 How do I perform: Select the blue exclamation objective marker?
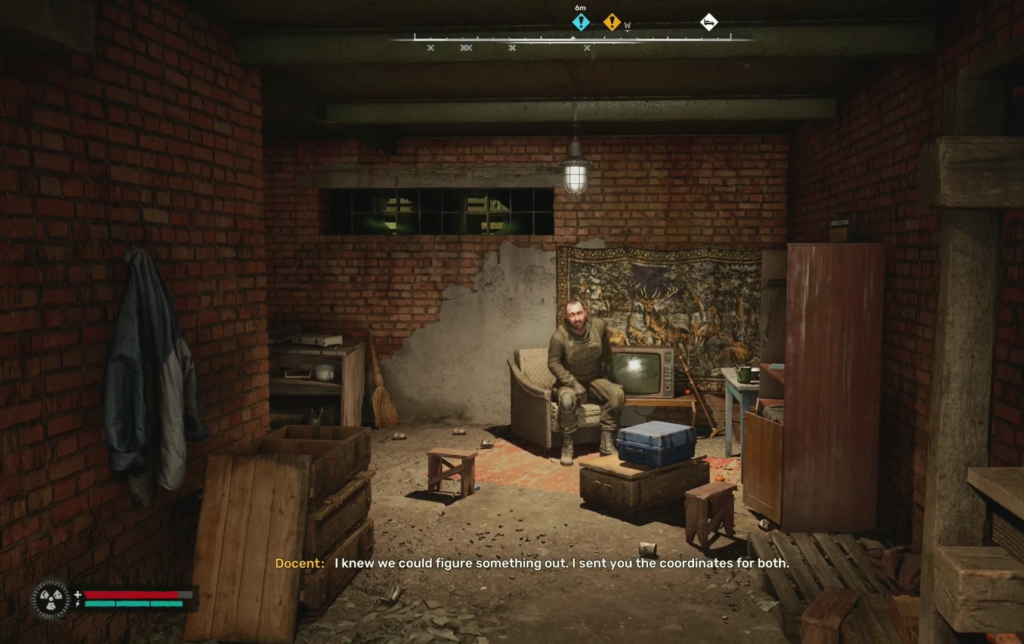pyautogui.click(x=581, y=21)
